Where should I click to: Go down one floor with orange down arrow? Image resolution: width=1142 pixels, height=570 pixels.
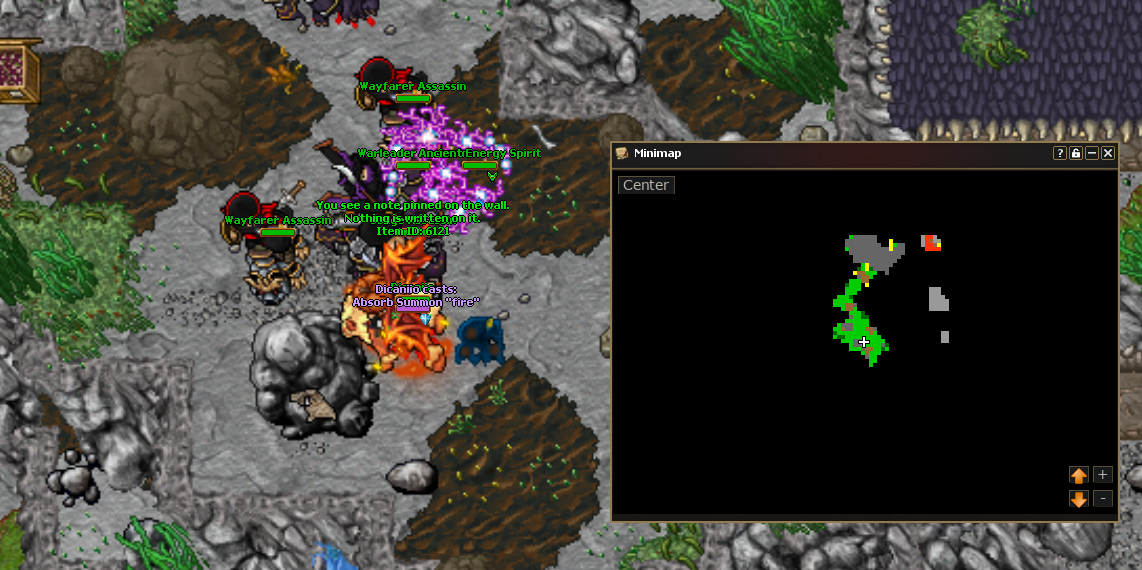click(x=1079, y=498)
